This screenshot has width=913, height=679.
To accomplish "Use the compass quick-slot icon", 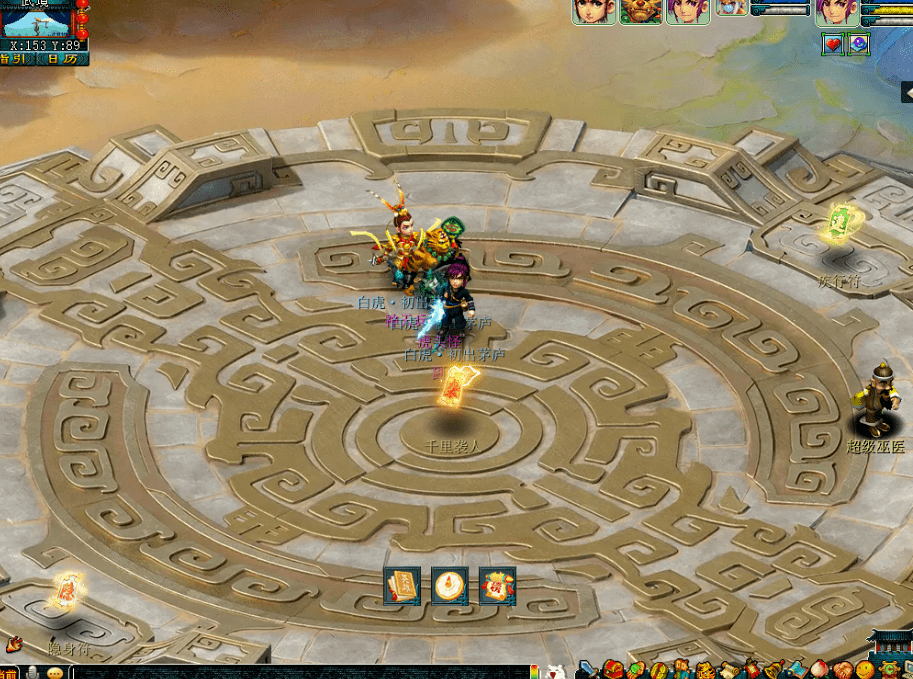I will point(450,585).
